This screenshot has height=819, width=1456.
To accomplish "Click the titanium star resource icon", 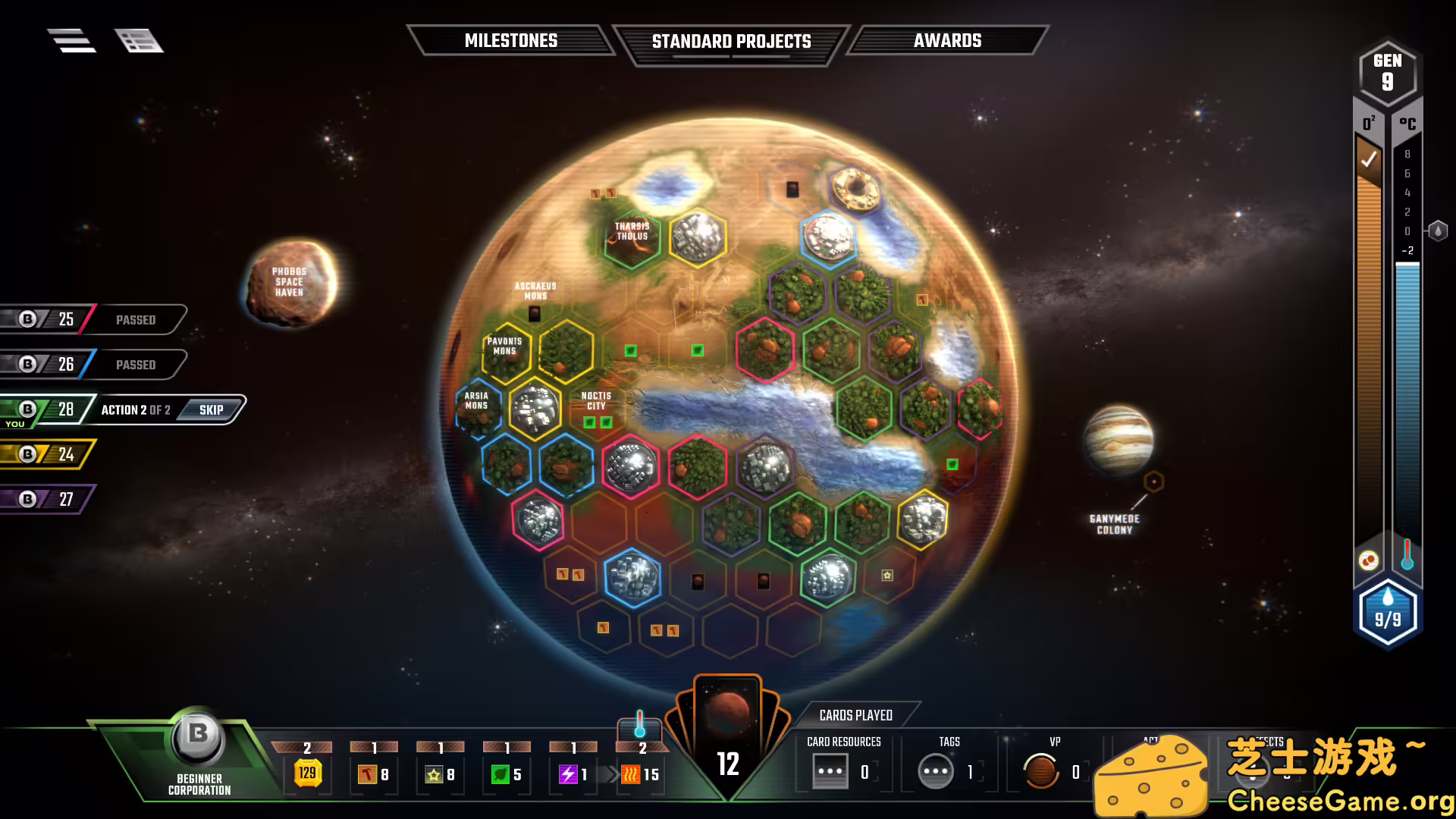I will (433, 774).
